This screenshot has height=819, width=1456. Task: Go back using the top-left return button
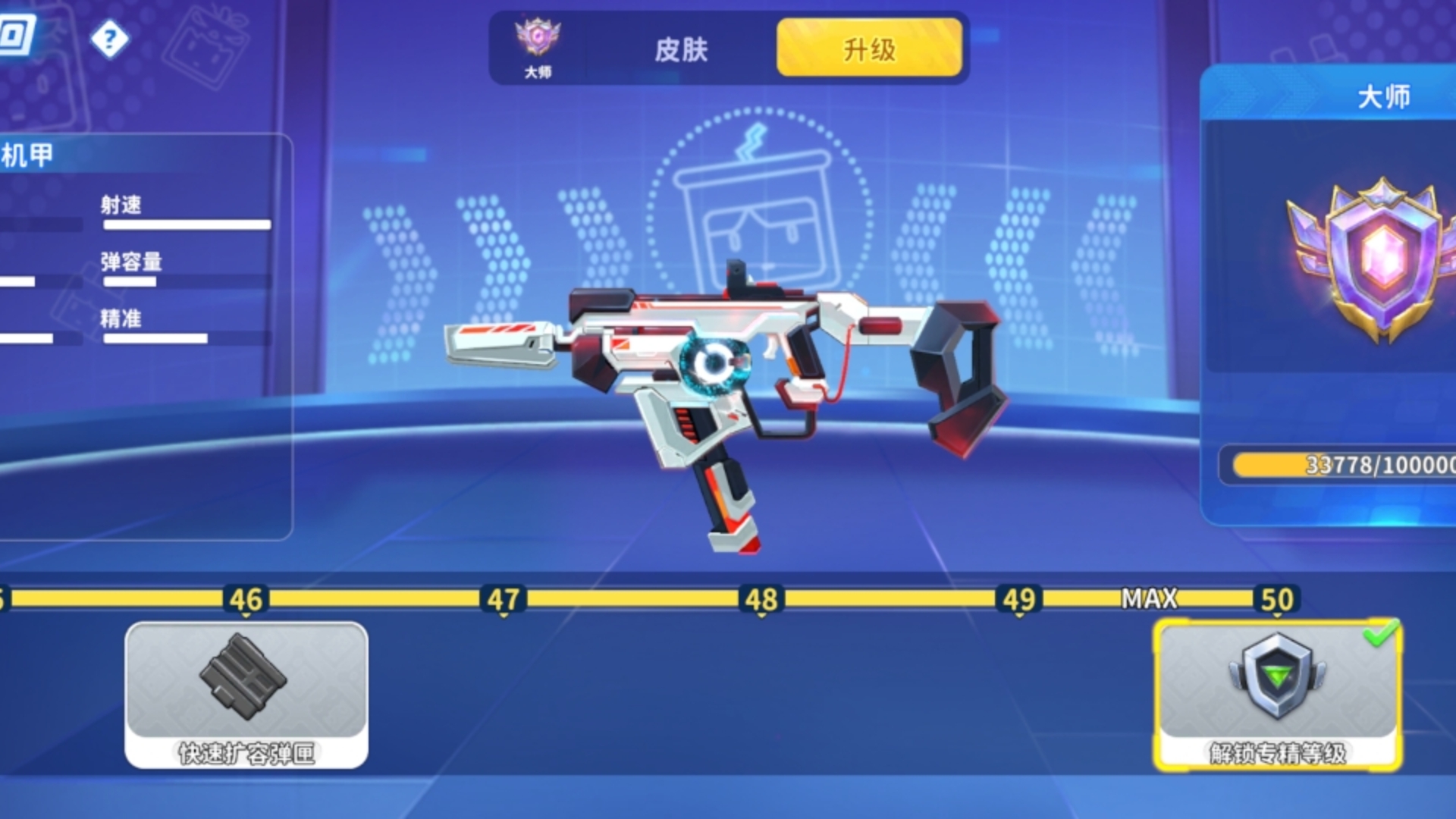click(17, 35)
